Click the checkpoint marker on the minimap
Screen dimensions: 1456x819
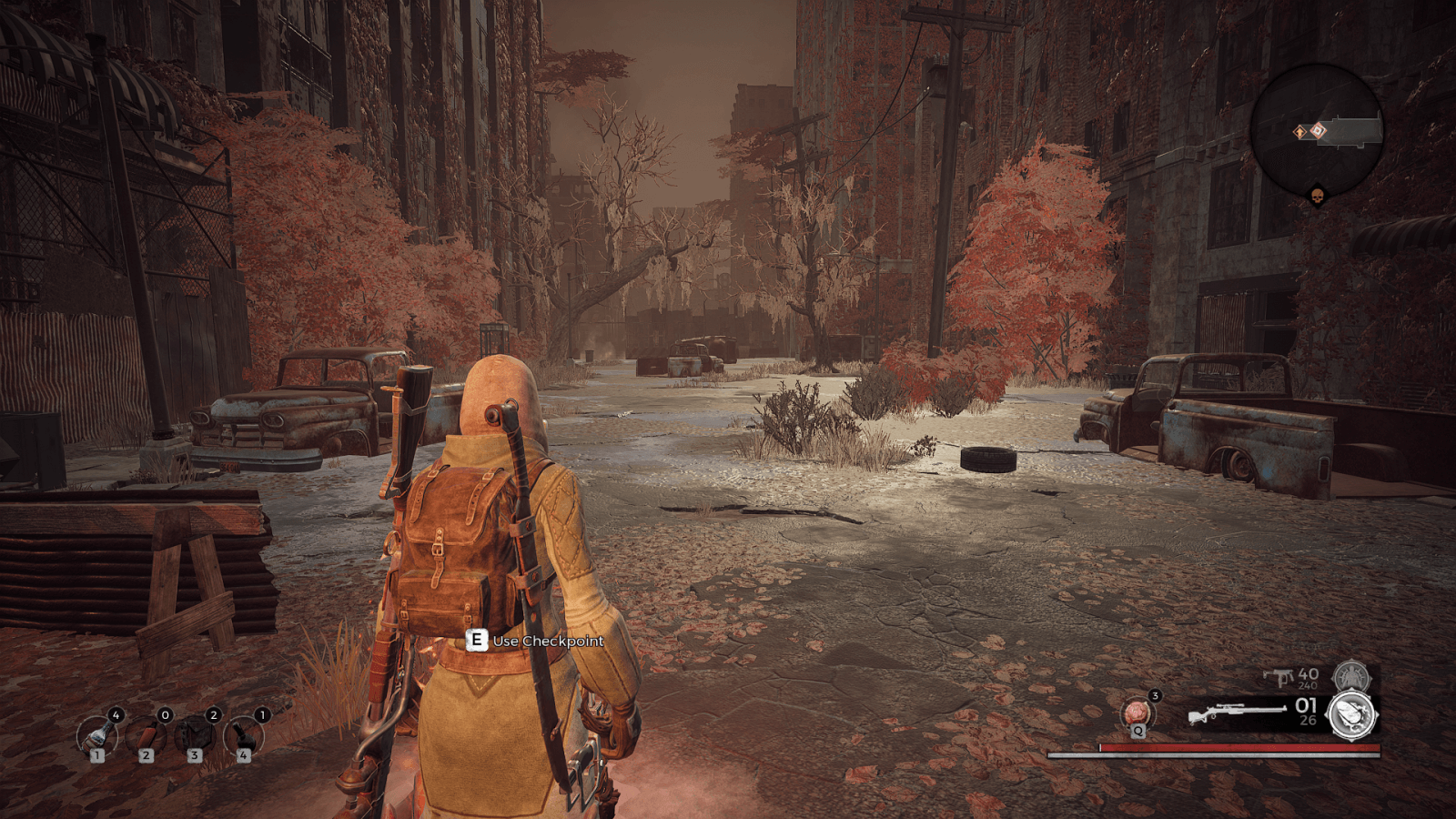[1318, 131]
